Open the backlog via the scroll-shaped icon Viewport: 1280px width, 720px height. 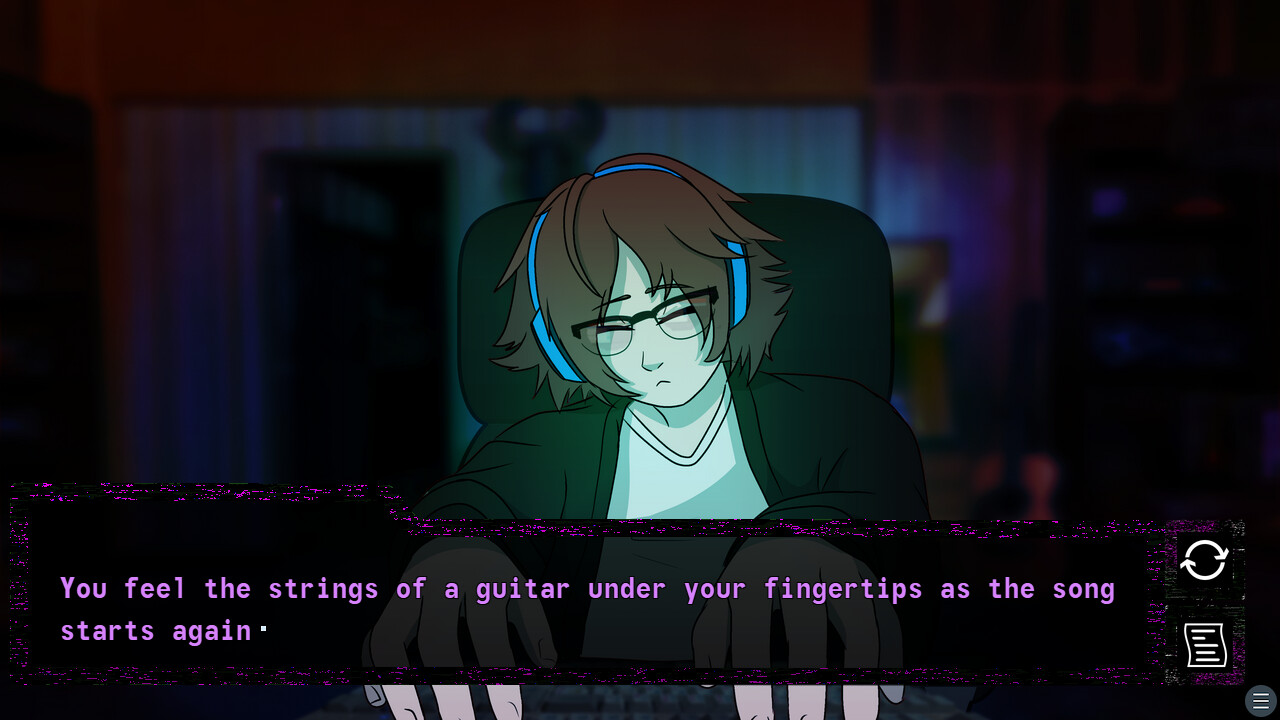(x=1204, y=645)
